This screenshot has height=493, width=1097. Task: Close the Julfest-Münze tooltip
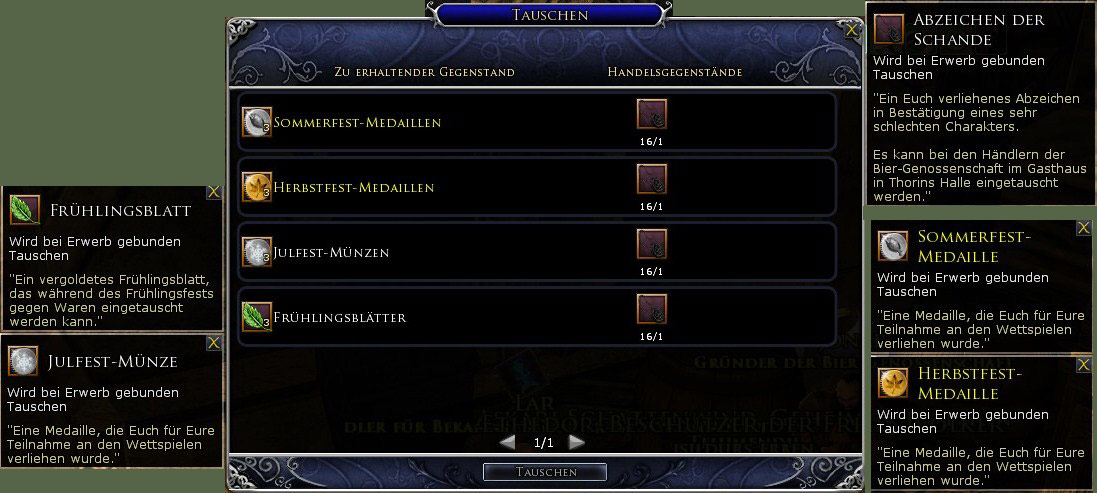(213, 343)
